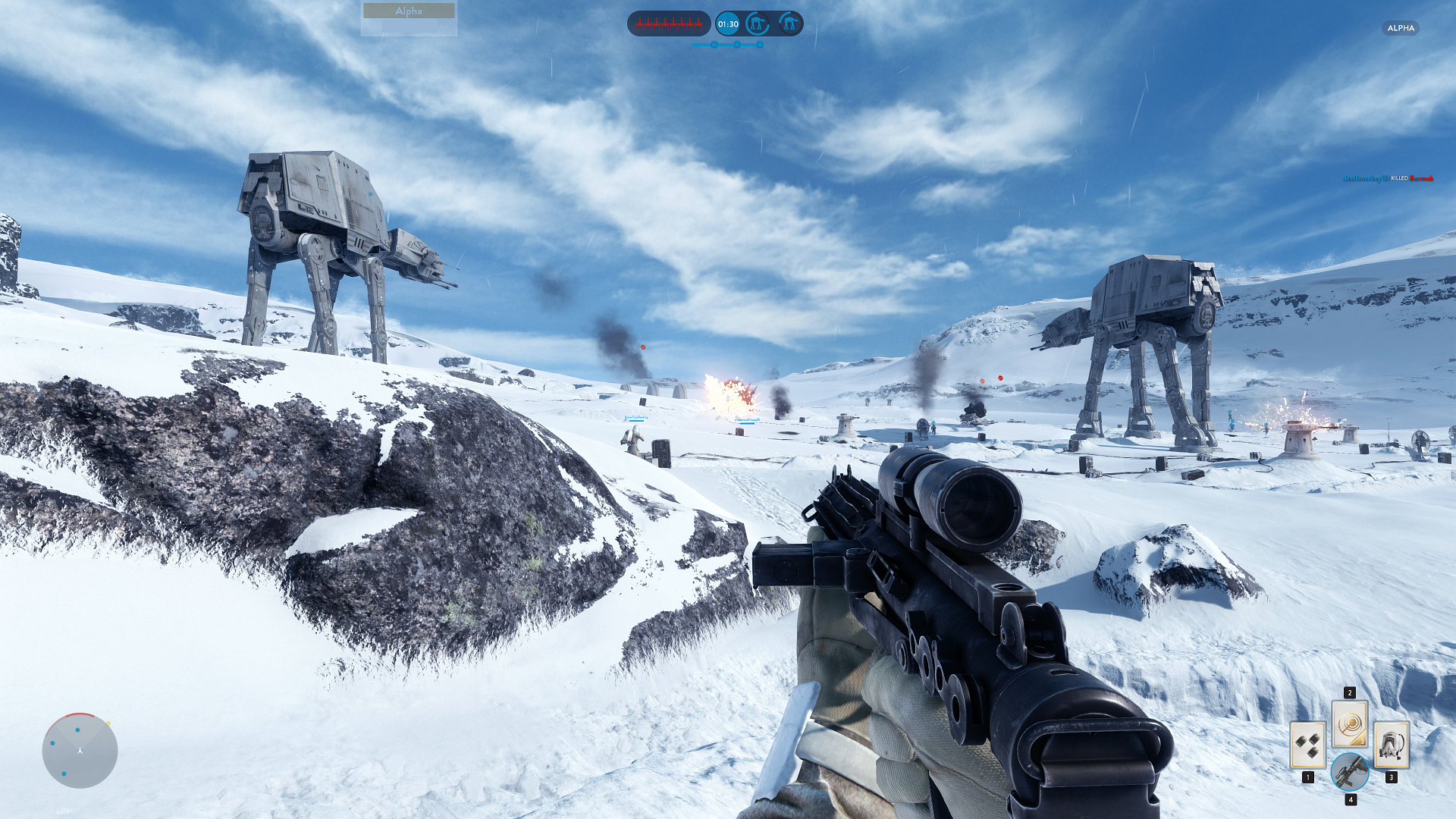Toggle the final walker destination node
The image size is (1456, 819).
(x=760, y=45)
